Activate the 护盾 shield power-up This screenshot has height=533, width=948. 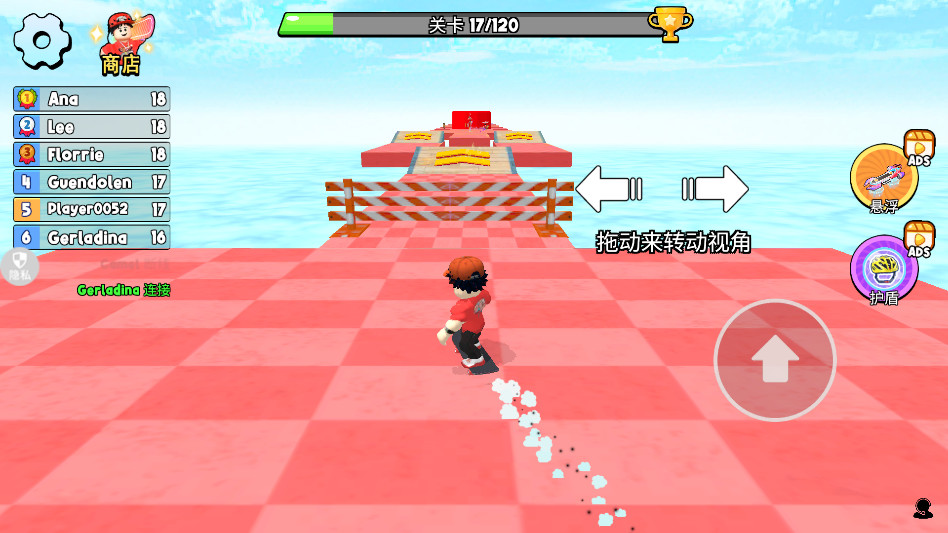coord(884,268)
